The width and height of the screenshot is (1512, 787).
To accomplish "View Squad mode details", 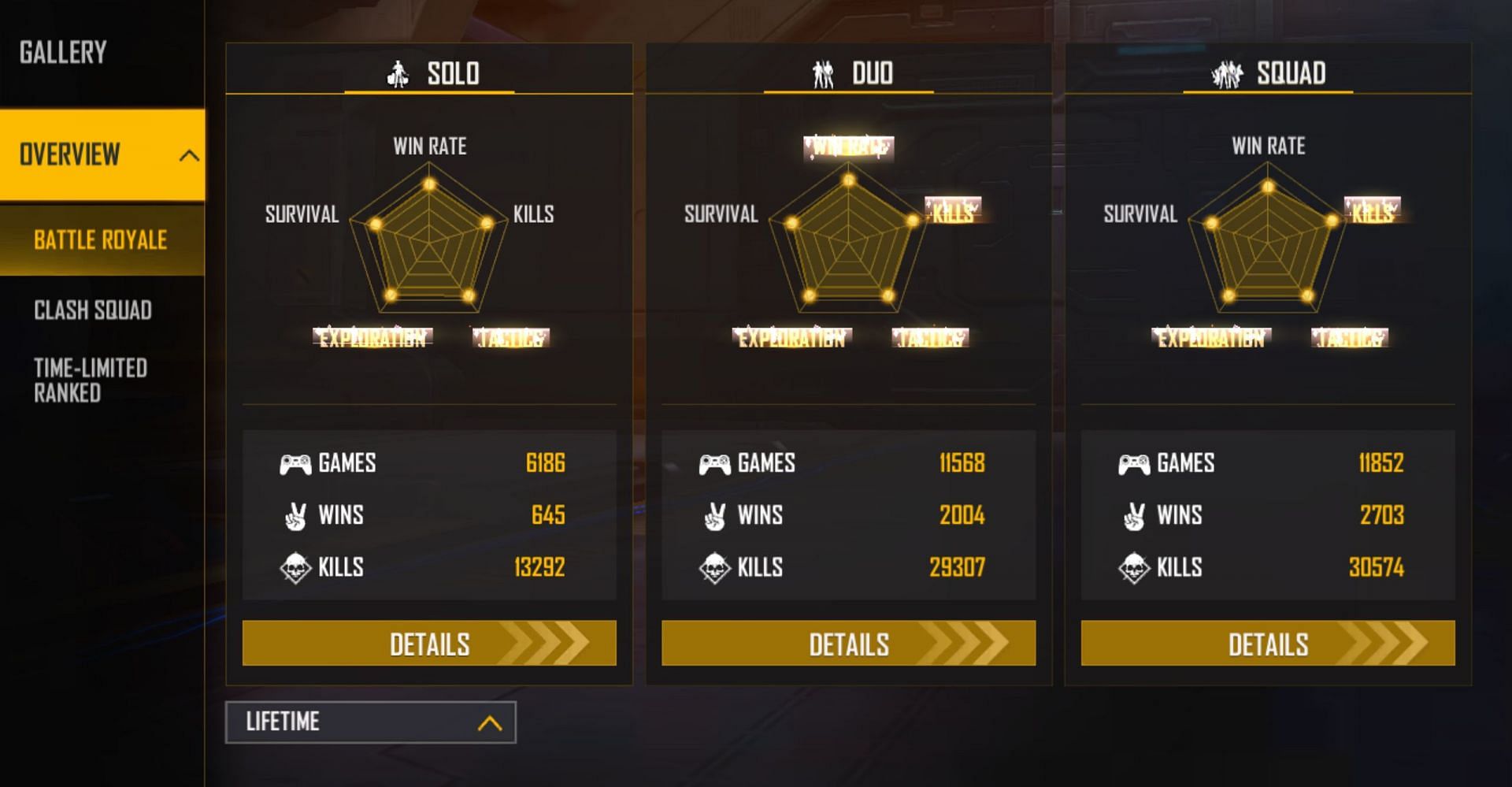I will (1267, 643).
